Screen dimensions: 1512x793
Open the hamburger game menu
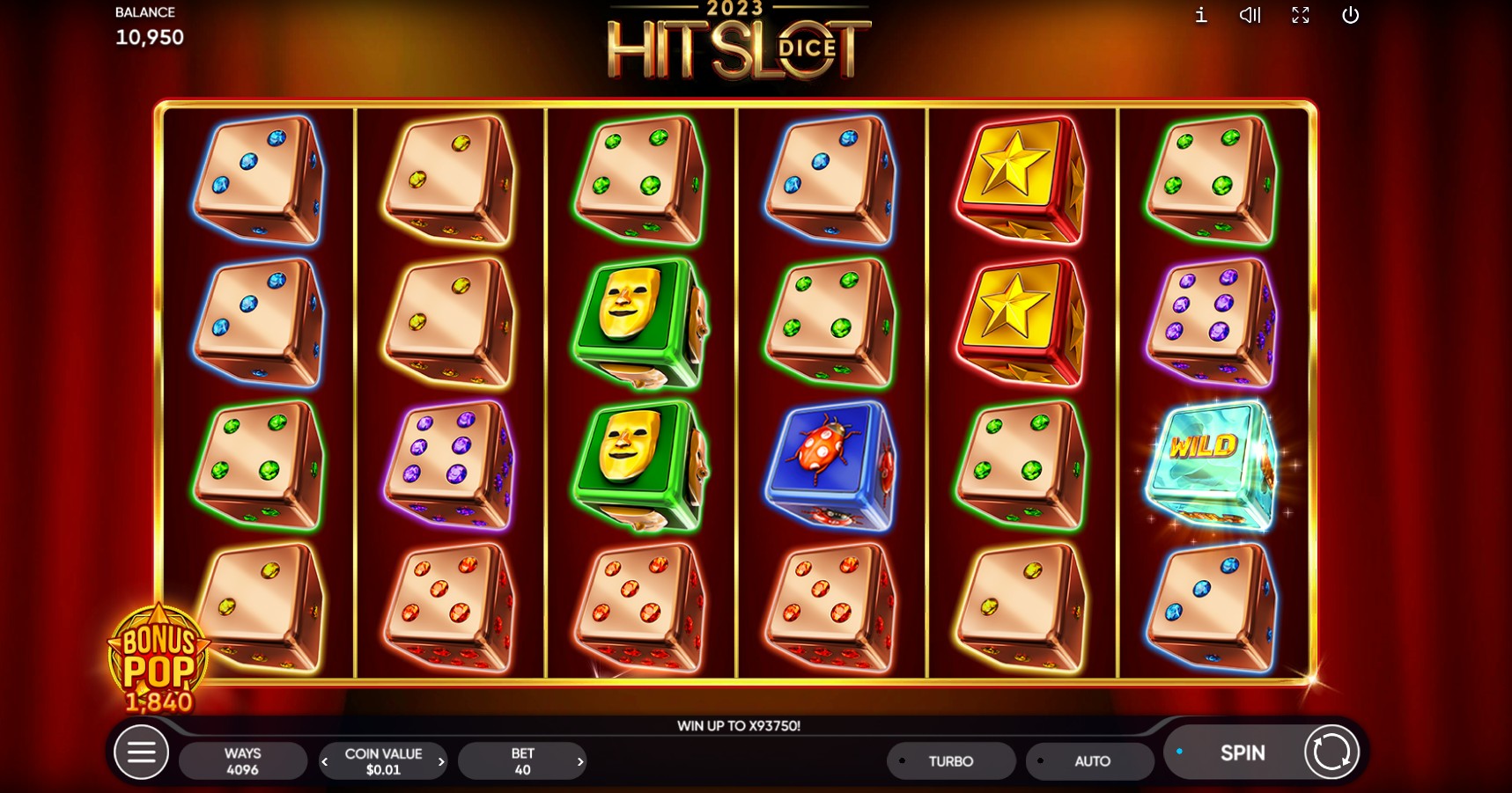141,753
